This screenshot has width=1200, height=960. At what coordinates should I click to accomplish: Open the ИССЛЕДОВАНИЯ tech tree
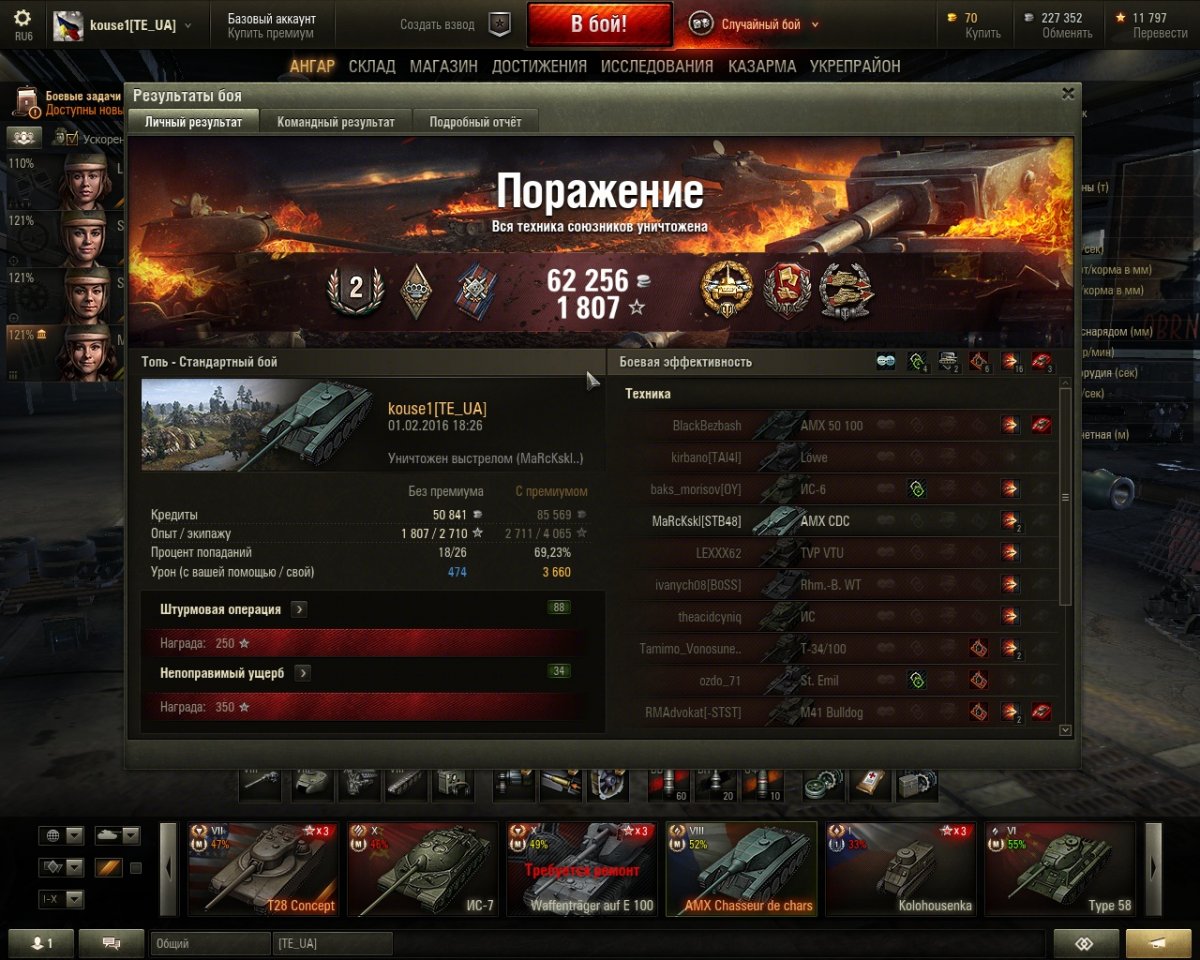tap(657, 67)
